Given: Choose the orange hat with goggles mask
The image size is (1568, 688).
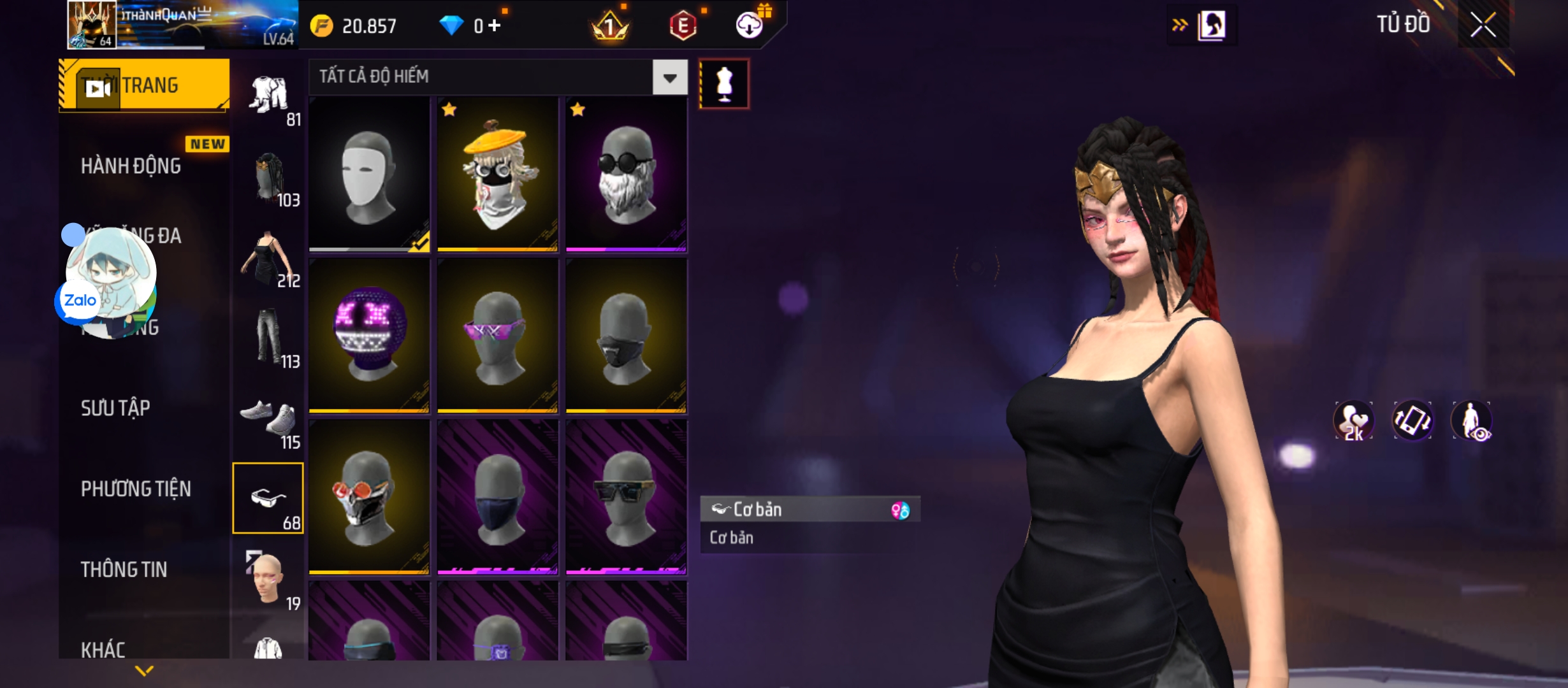Looking at the screenshot, I should pyautogui.click(x=498, y=174).
